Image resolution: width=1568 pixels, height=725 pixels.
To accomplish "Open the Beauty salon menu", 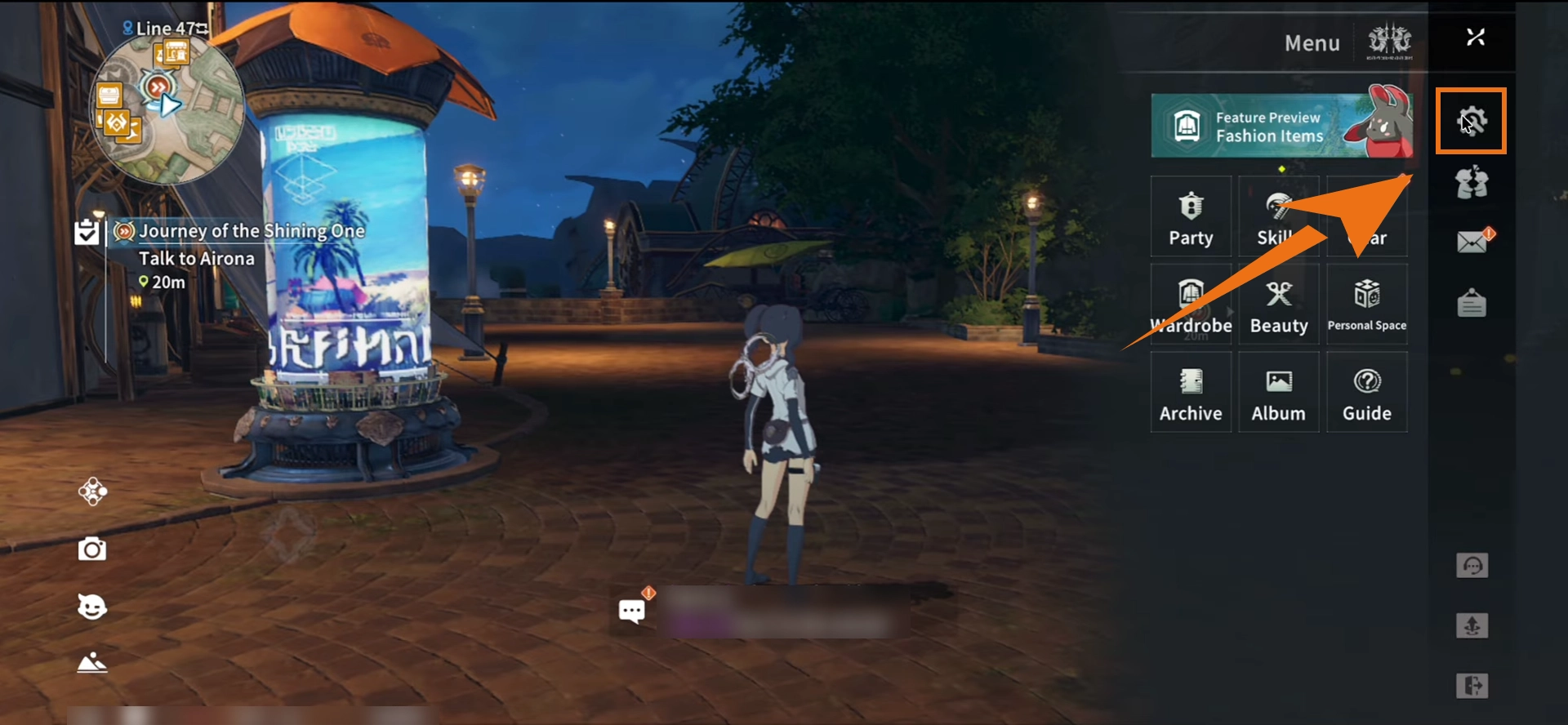I will [x=1279, y=304].
